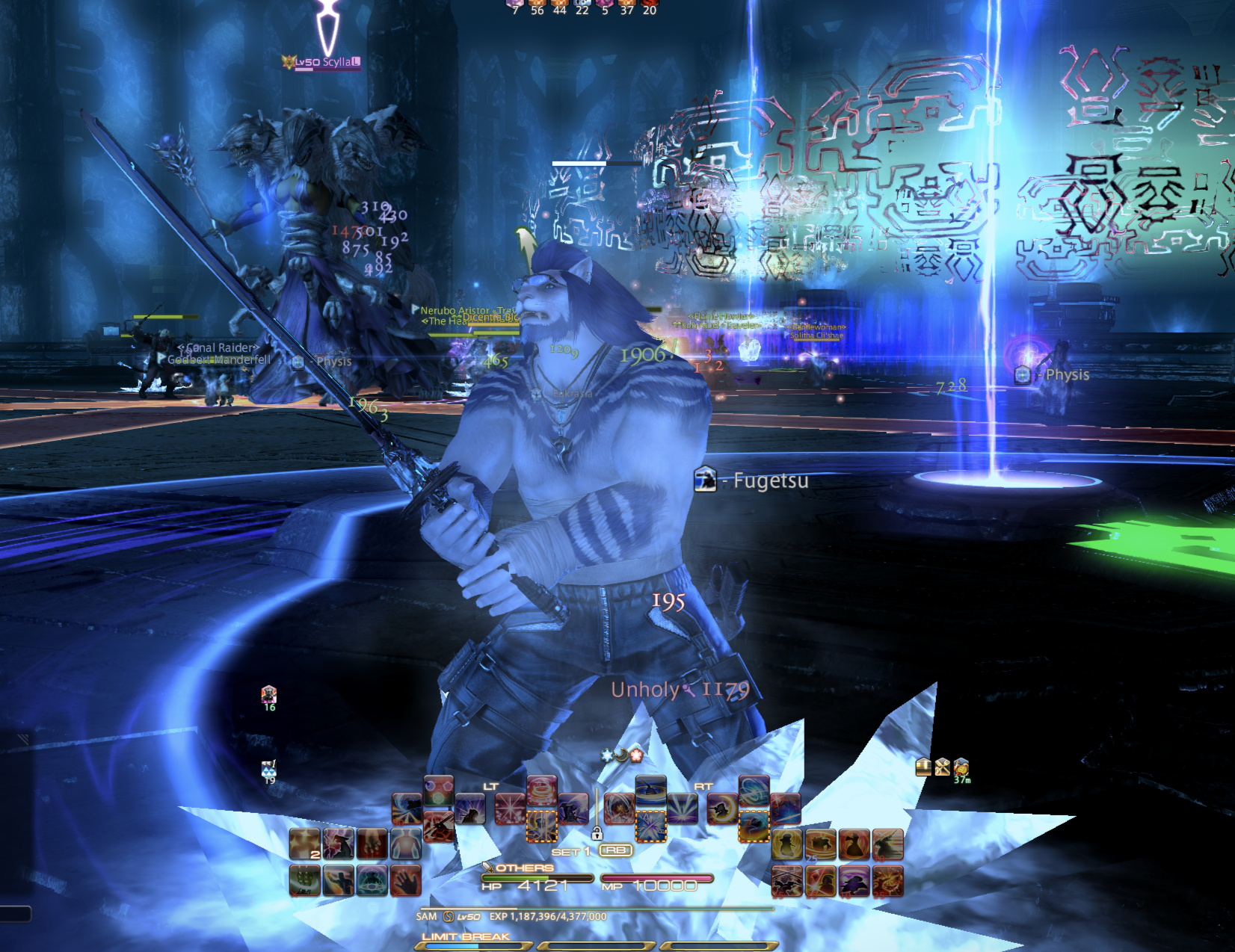Activate the glowing red rings ability icon
Viewport: 1235px width, 952px height.
click(x=541, y=790)
